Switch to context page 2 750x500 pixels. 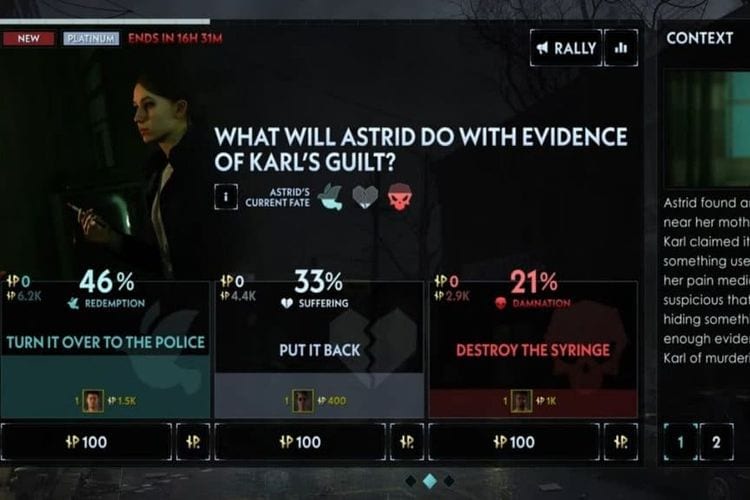tap(716, 441)
